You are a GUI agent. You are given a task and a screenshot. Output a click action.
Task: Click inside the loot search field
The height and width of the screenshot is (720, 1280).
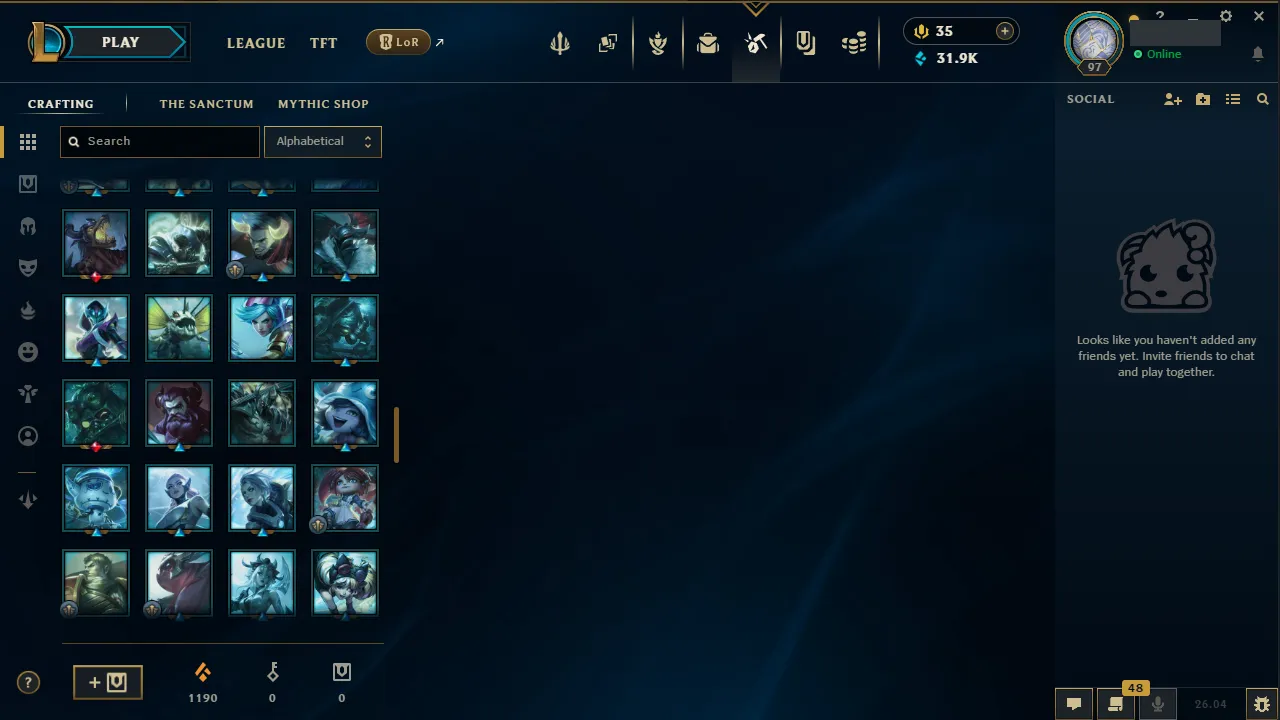coord(159,141)
